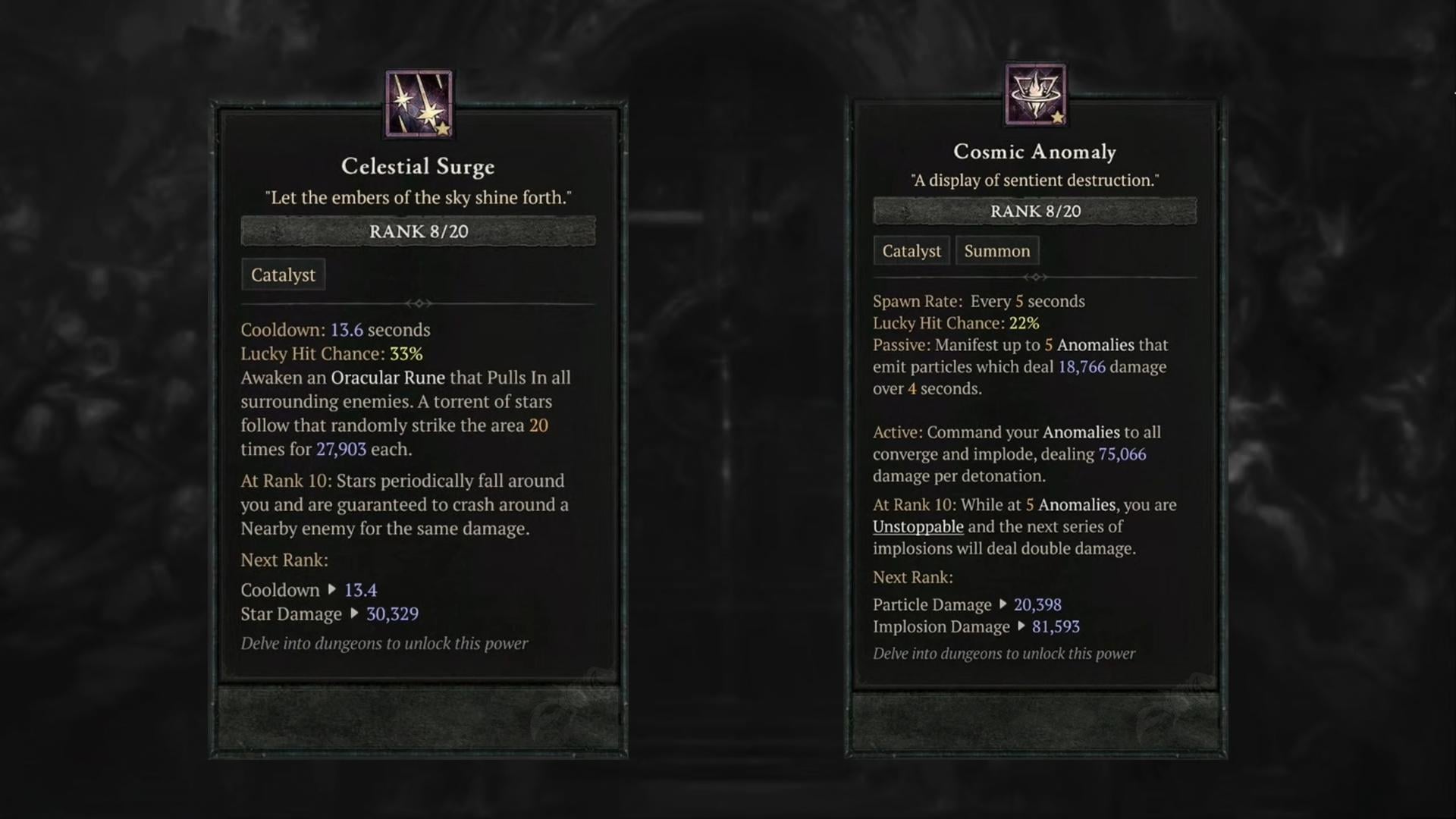Click the star badge on Cosmic Anomaly icon
The width and height of the screenshot is (1456, 819).
pos(1059,120)
